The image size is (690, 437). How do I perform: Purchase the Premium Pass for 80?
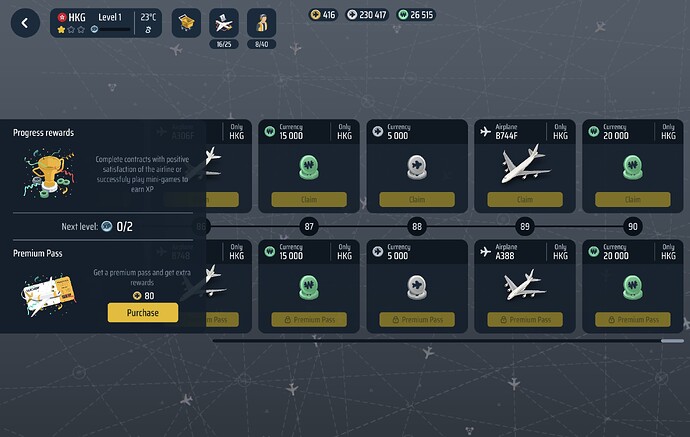point(143,313)
